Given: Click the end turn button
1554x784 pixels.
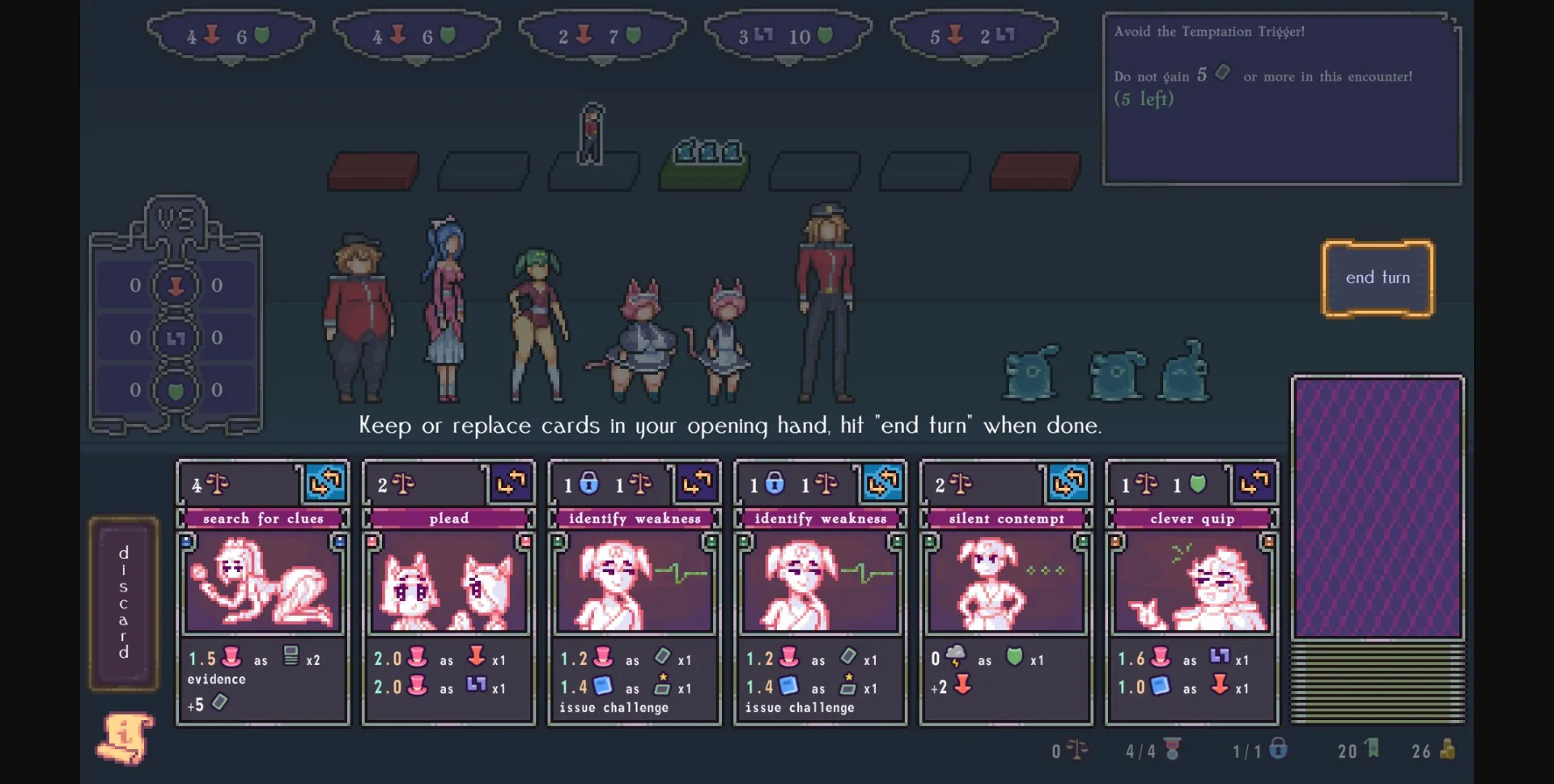Looking at the screenshot, I should pos(1378,278).
